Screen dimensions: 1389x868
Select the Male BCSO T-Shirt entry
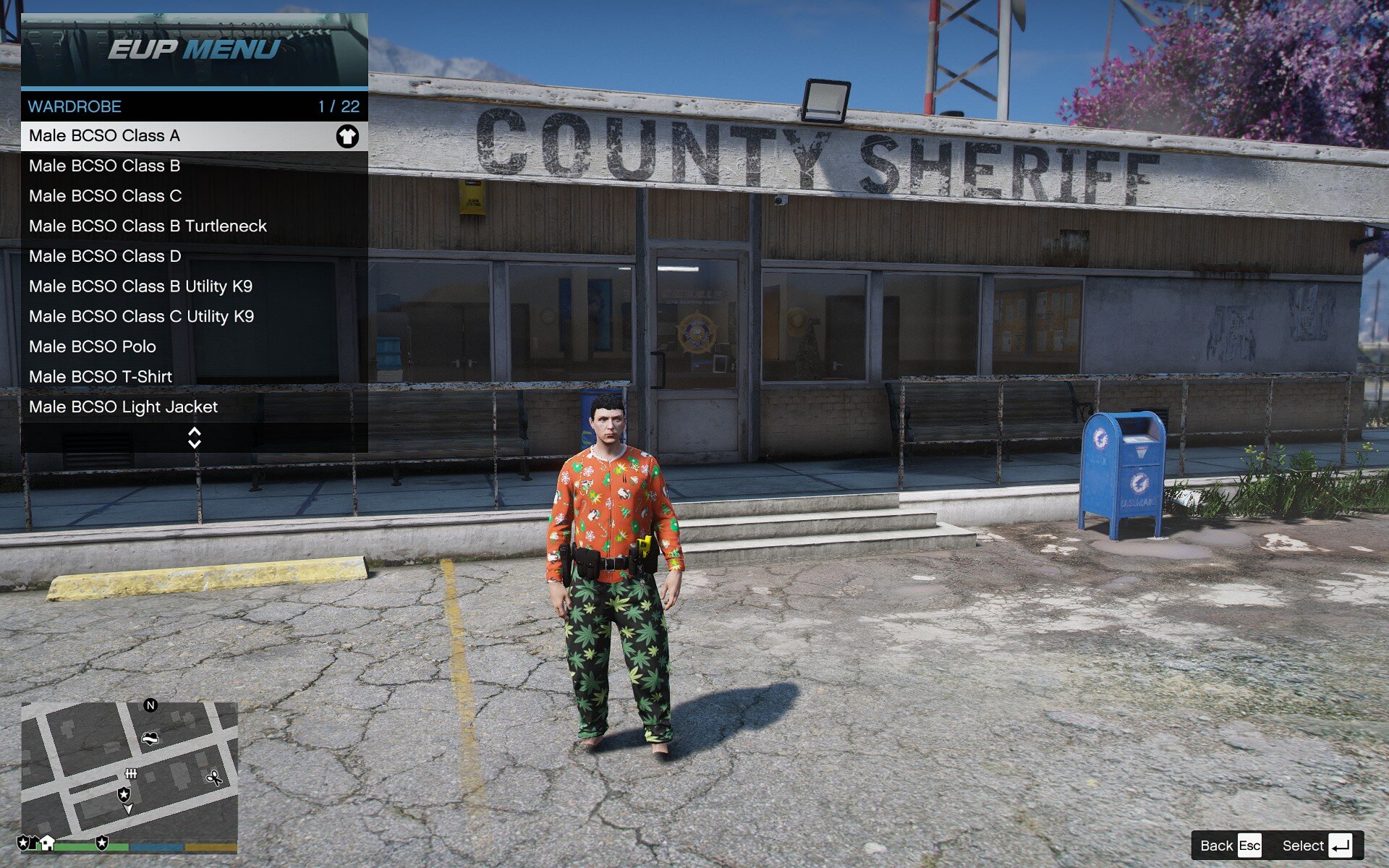[194, 377]
